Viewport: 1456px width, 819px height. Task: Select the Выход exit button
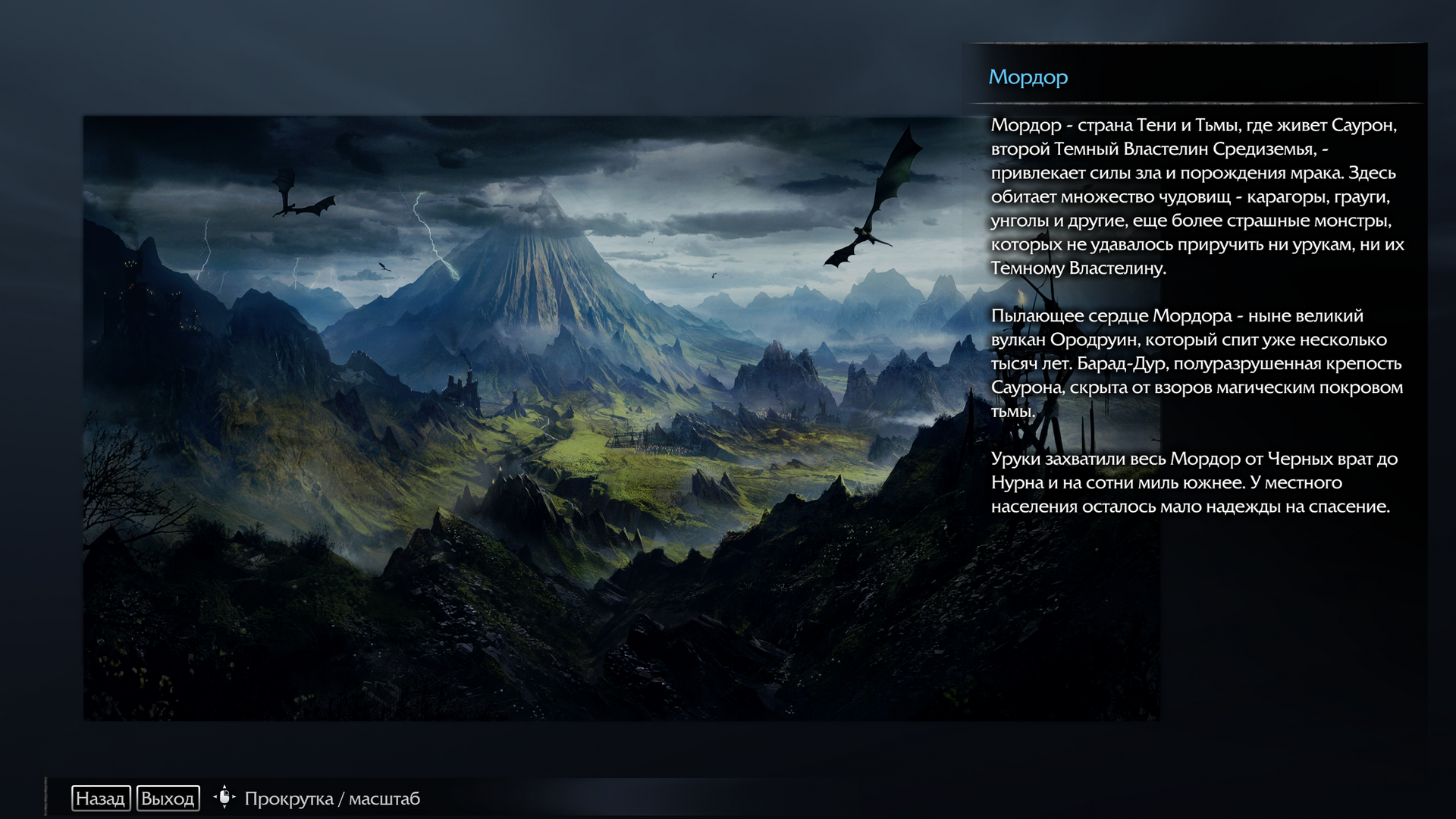(x=168, y=799)
